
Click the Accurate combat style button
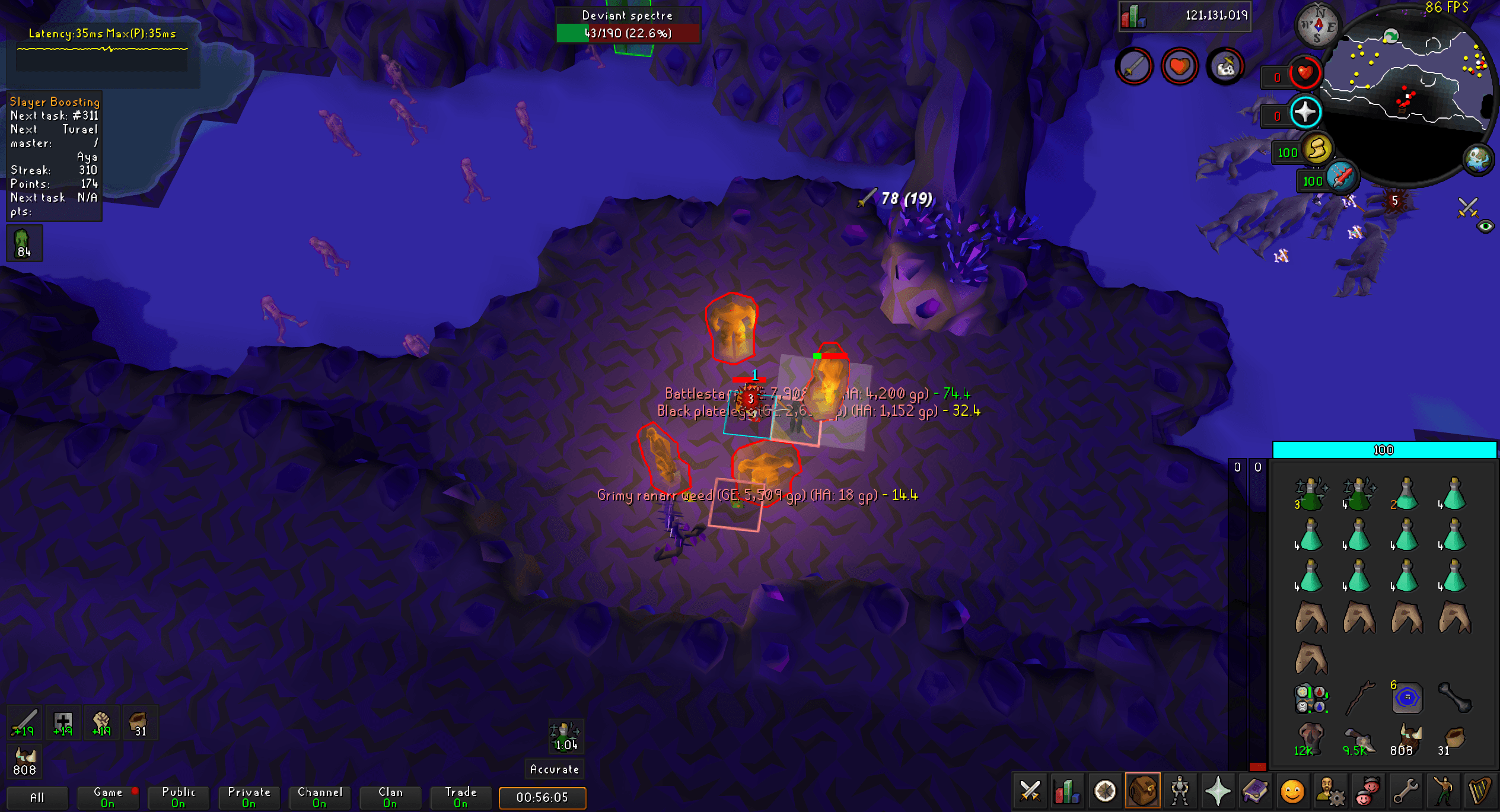553,769
